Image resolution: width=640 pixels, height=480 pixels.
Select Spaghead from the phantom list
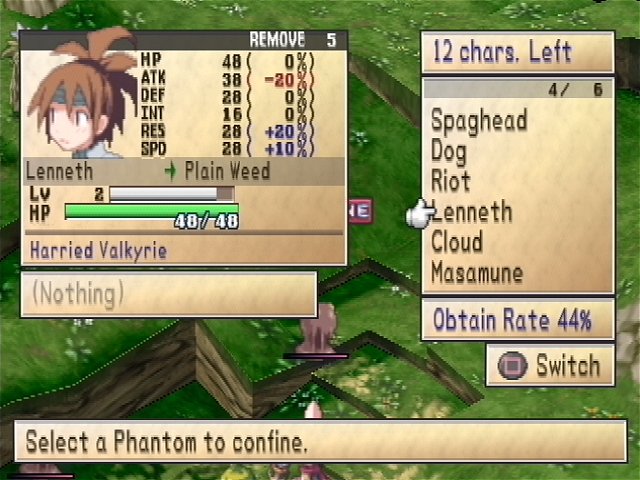pyautogui.click(x=480, y=122)
